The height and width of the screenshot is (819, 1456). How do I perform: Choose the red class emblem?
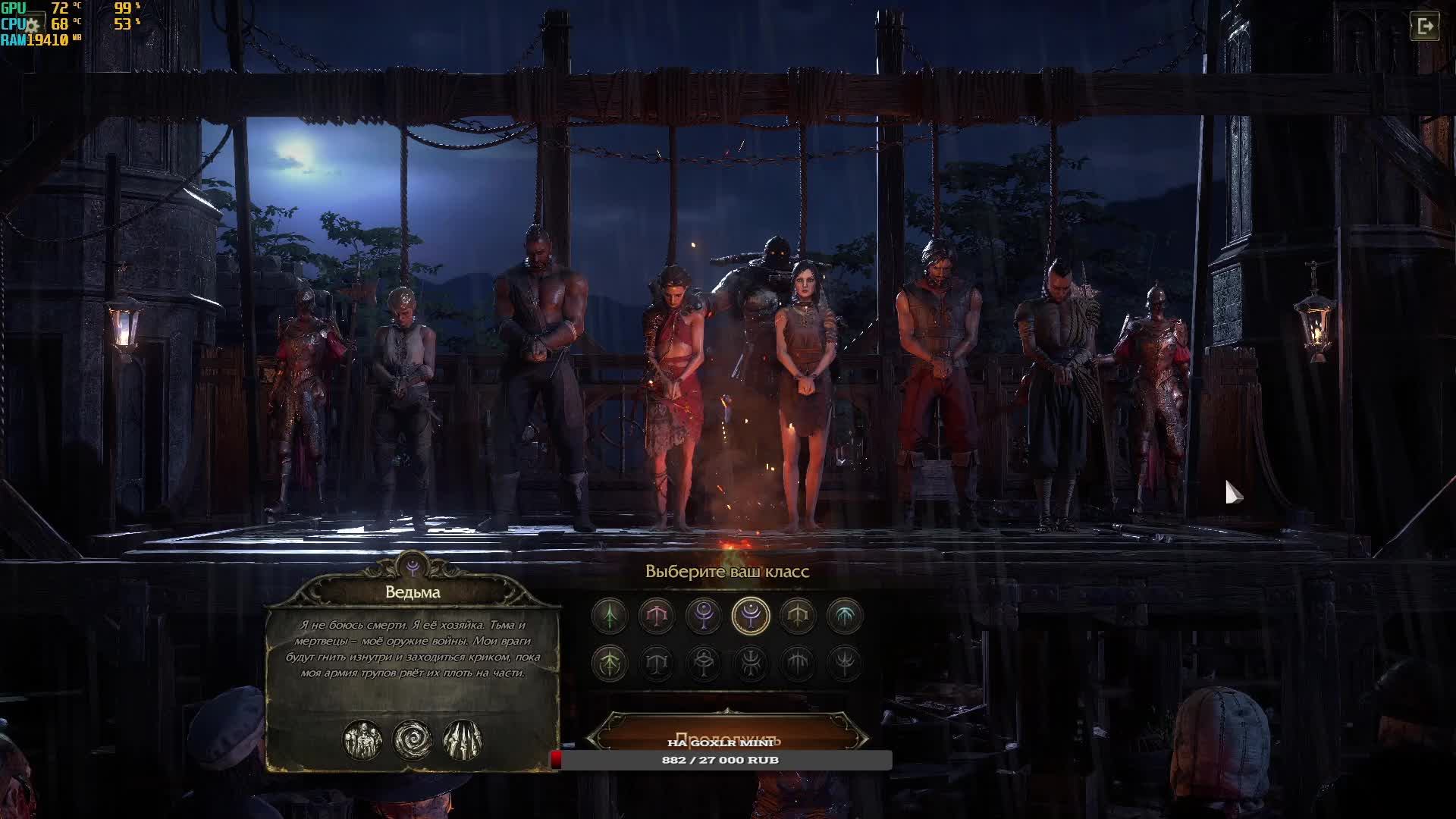pyautogui.click(x=657, y=616)
